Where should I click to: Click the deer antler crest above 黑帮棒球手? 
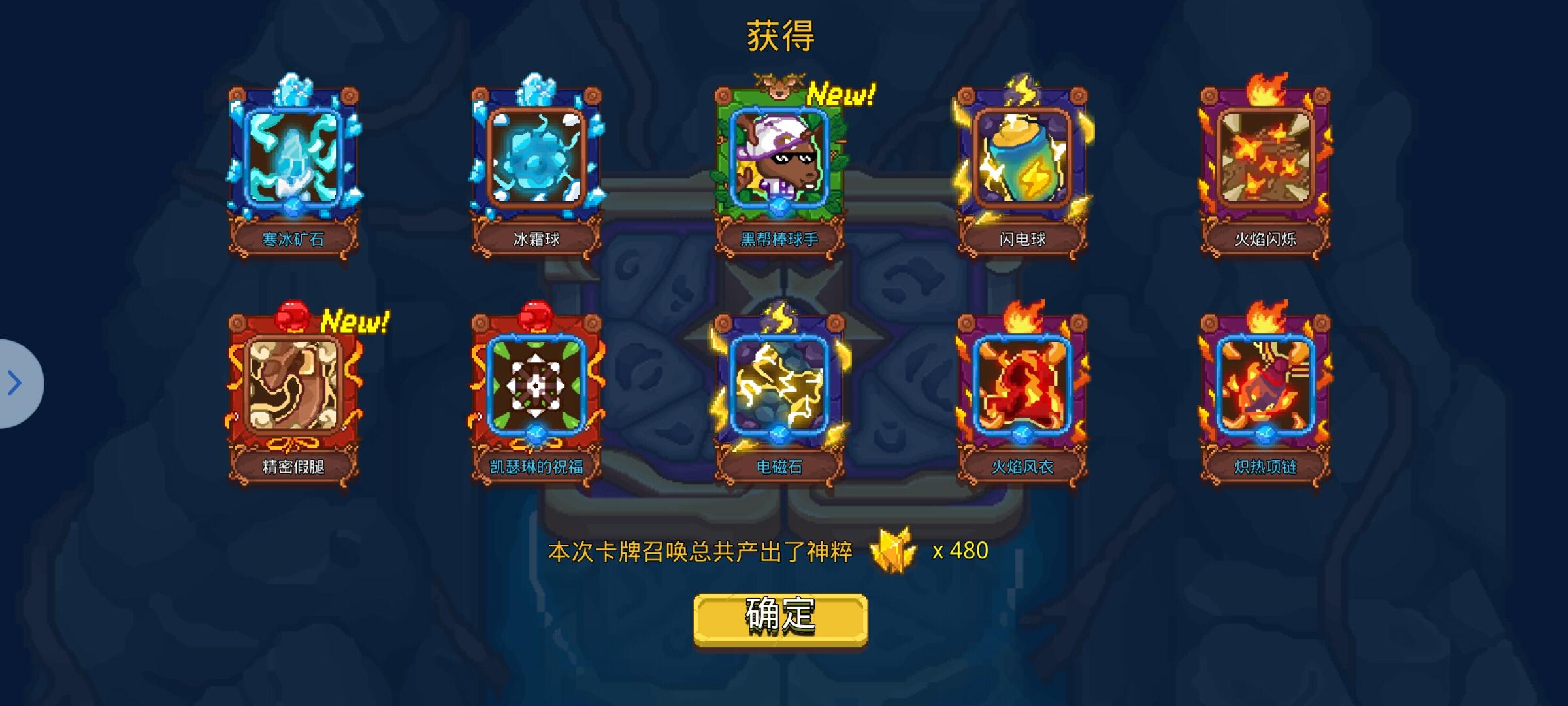[x=779, y=84]
